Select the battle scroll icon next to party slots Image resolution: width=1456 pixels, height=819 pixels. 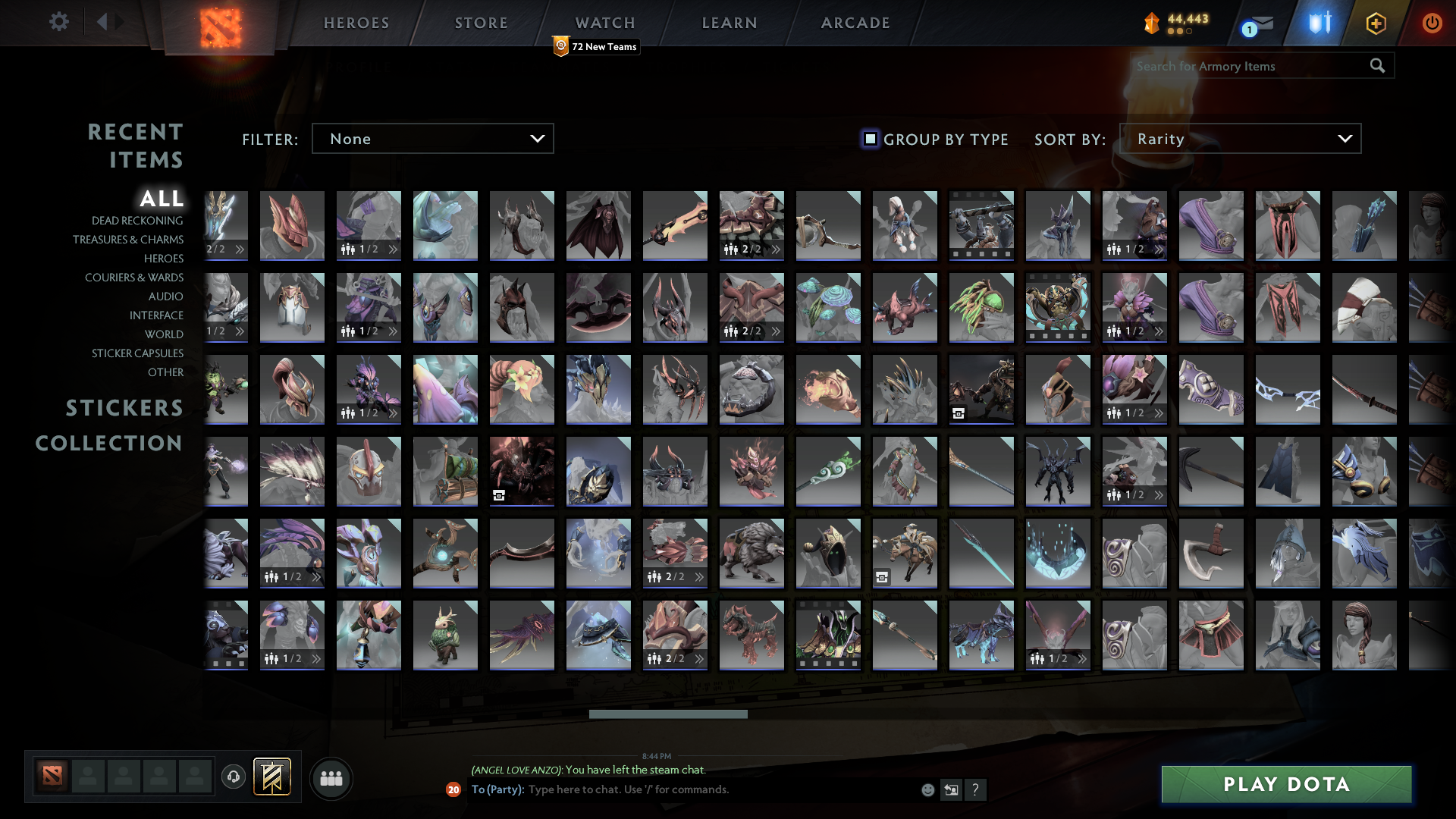(x=272, y=777)
